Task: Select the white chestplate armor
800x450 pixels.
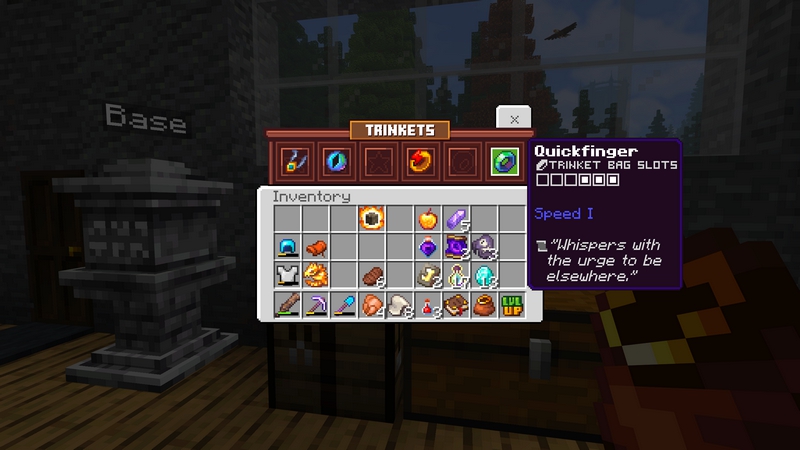Action: (288, 276)
